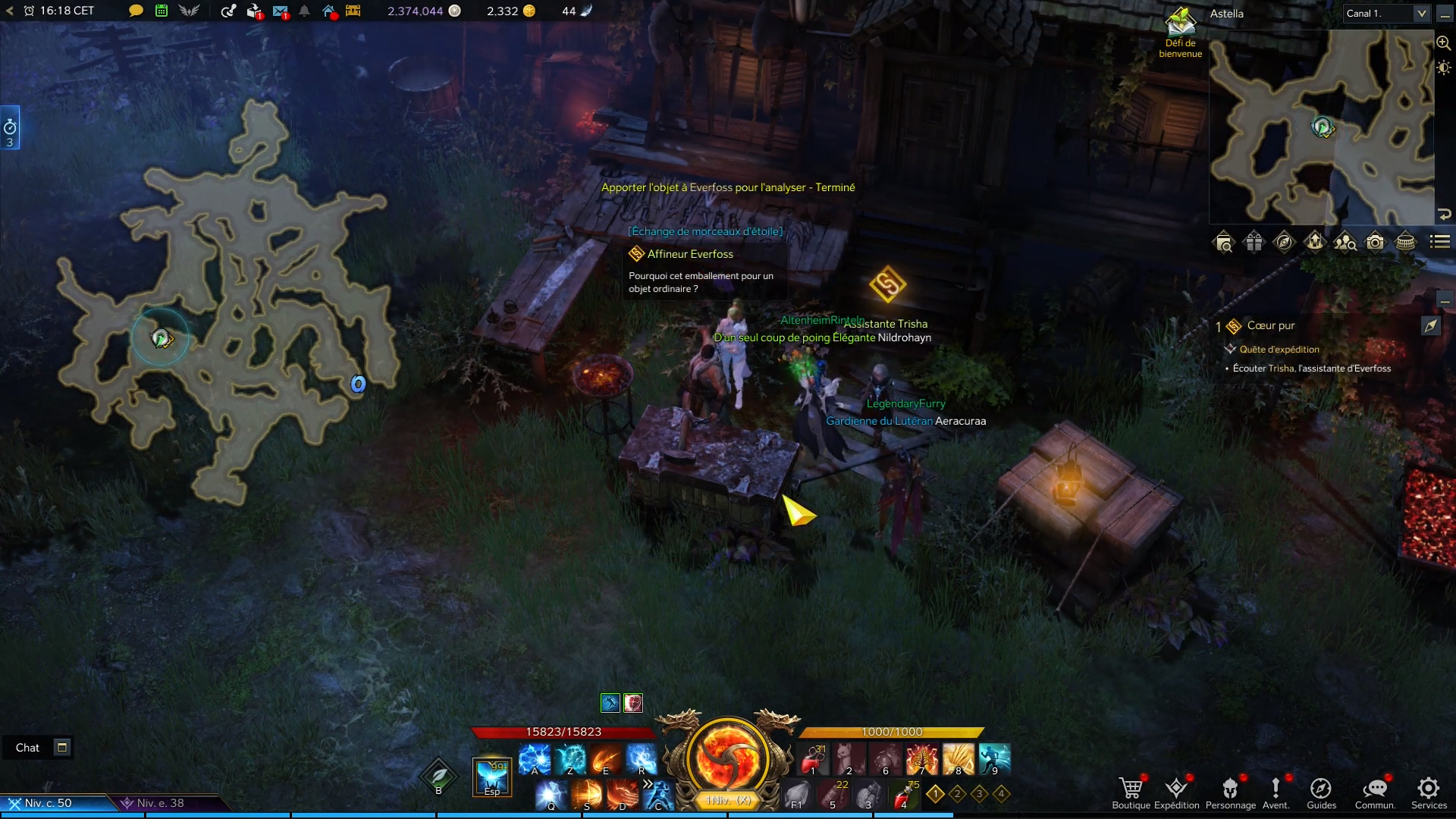Activate the fiery punch skill on E
Image resolution: width=1456 pixels, height=819 pixels.
[606, 758]
